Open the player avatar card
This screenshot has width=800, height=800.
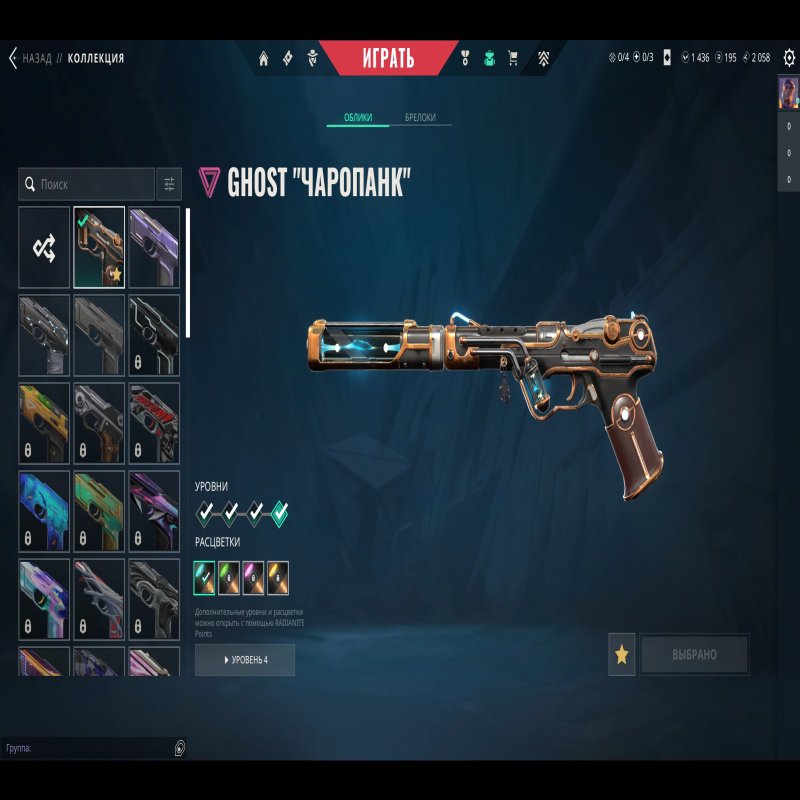point(788,92)
